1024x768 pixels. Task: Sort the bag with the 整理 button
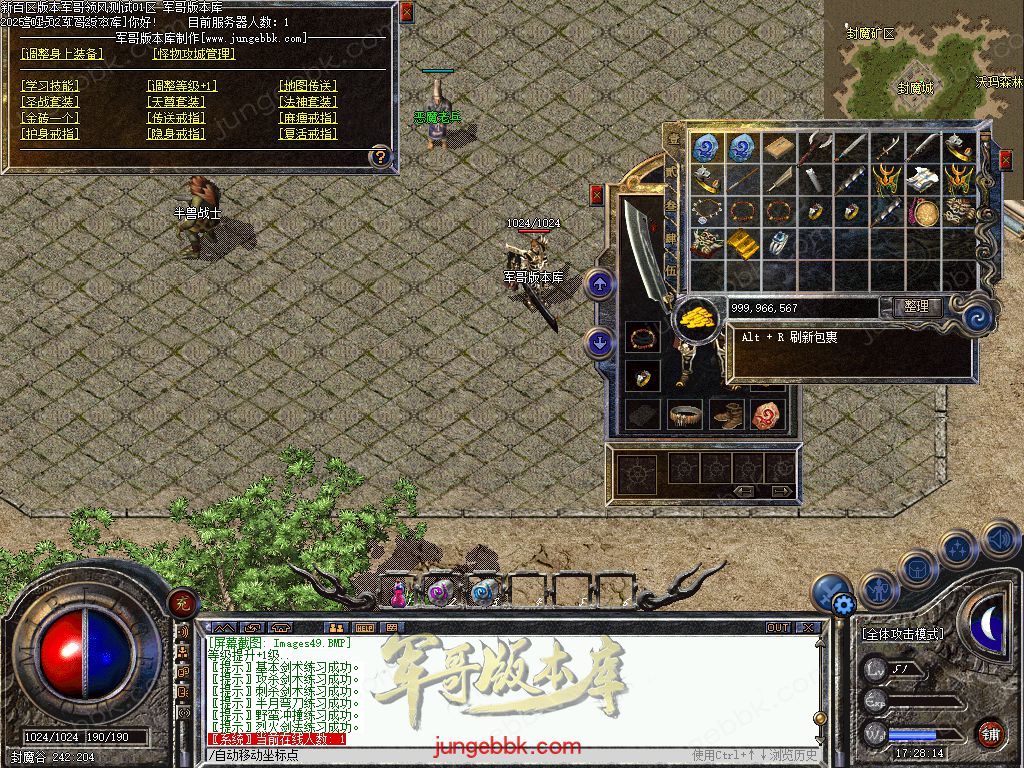tap(915, 307)
